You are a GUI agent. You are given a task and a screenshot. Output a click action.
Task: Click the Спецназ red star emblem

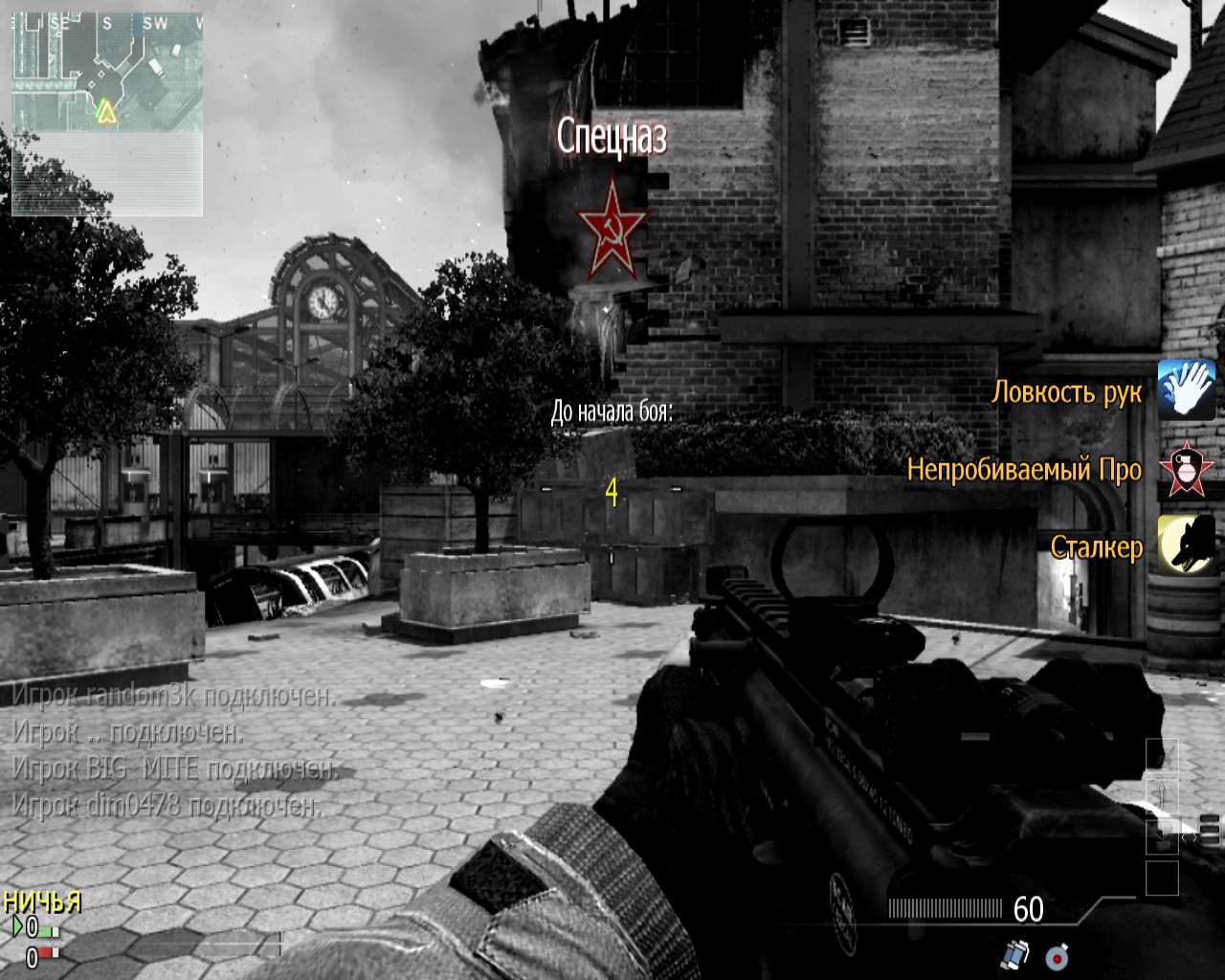tap(611, 227)
